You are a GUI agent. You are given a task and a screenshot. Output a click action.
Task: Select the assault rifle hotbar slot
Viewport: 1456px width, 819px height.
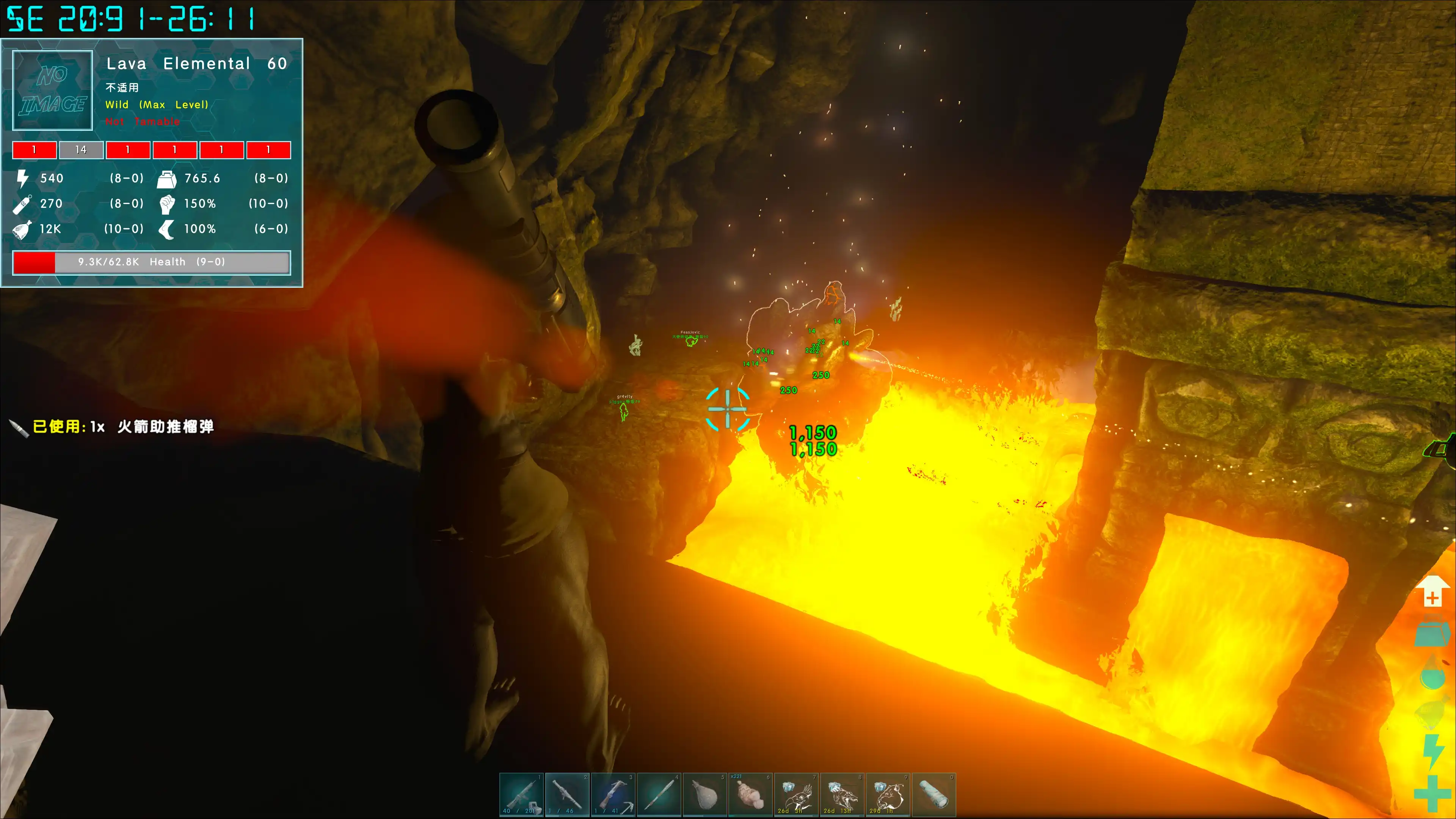click(521, 794)
